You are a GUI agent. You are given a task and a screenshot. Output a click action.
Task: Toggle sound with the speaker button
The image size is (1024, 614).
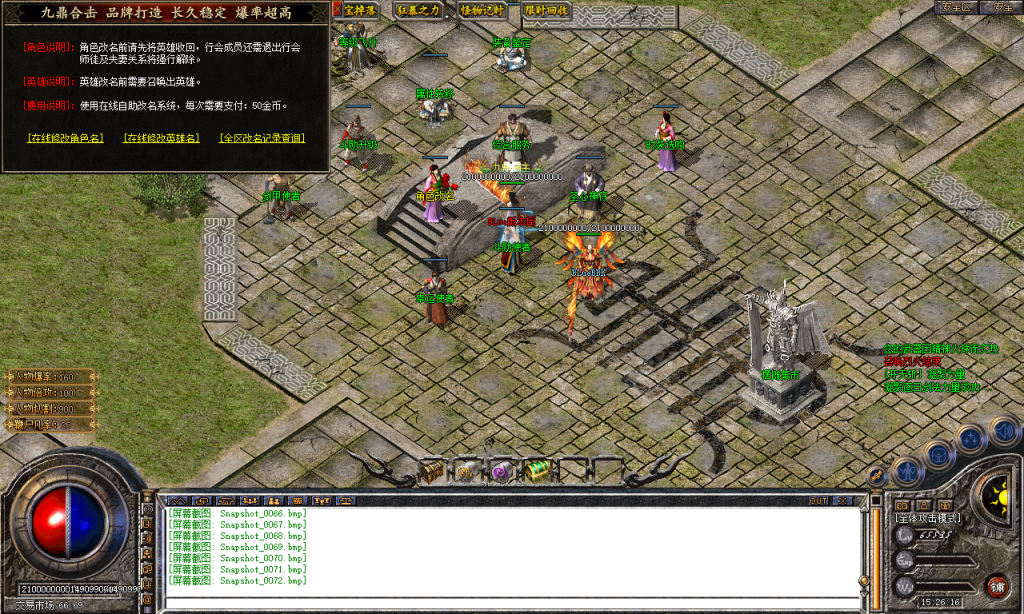(1004, 430)
